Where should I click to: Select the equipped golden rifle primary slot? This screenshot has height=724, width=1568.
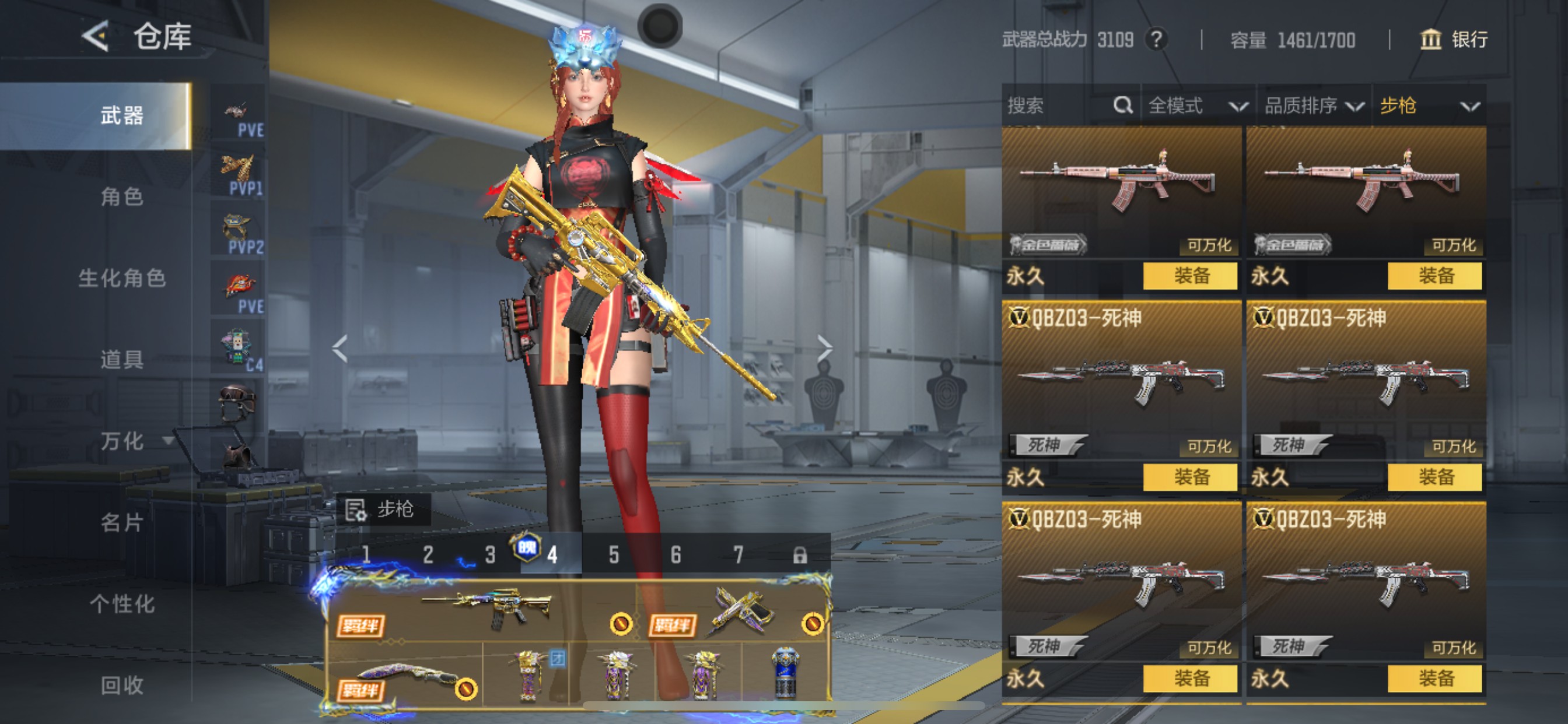point(487,609)
